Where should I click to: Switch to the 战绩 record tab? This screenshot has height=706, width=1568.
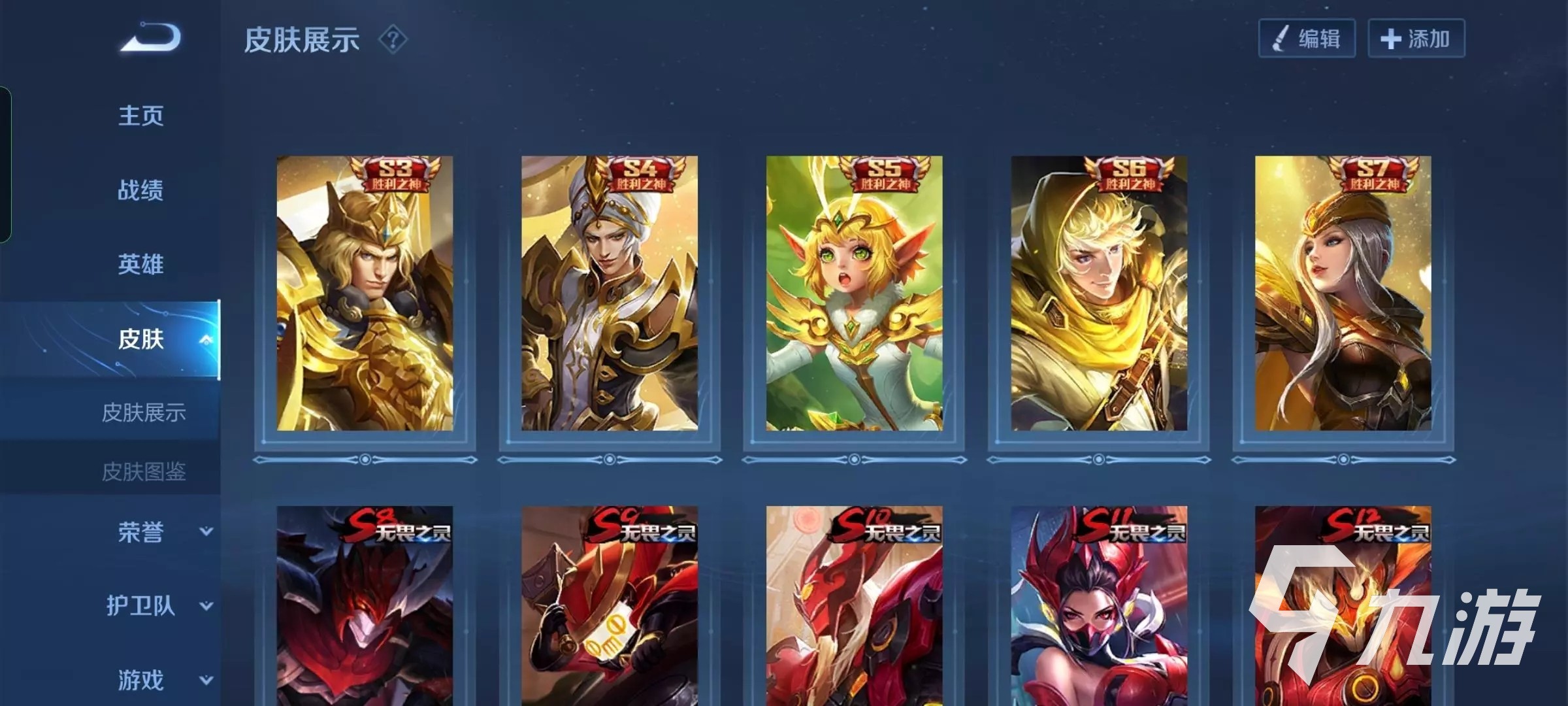140,190
